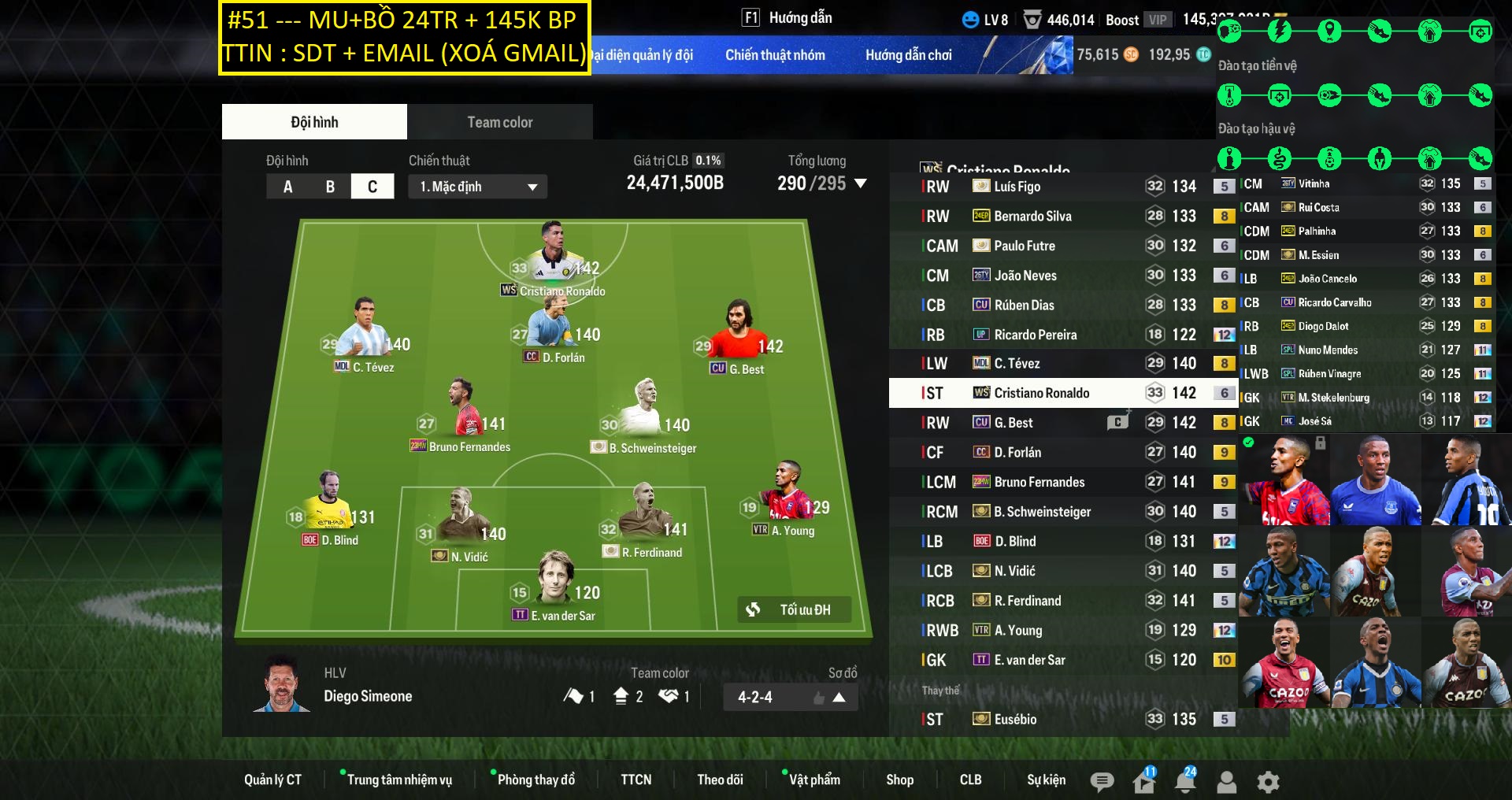Open Trung tâm nhiệm vụ mission center
1512x800 pixels.
[399, 780]
